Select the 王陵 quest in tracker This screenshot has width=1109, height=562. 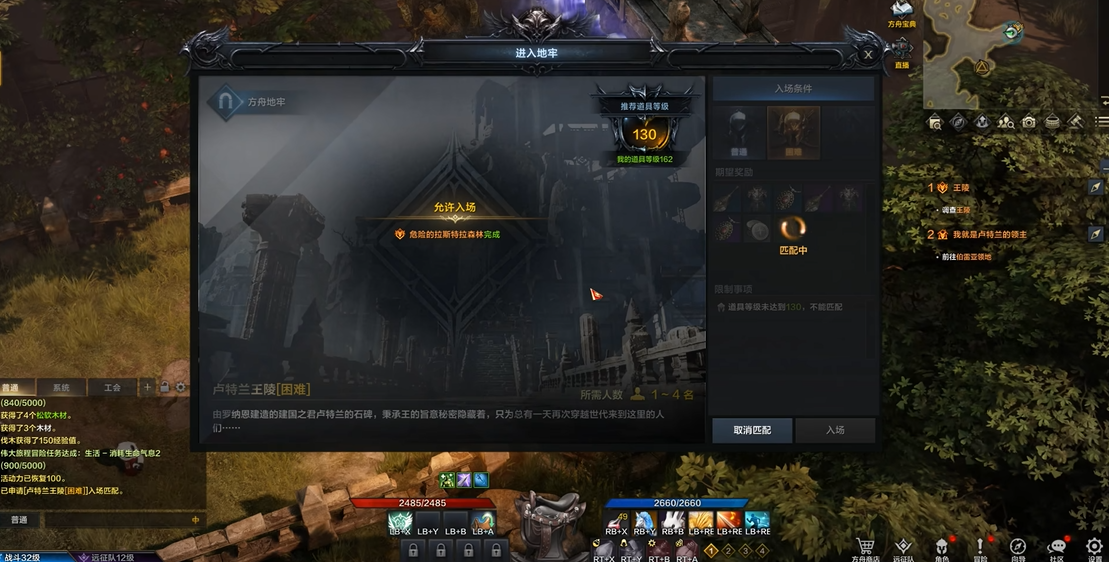(x=962, y=187)
